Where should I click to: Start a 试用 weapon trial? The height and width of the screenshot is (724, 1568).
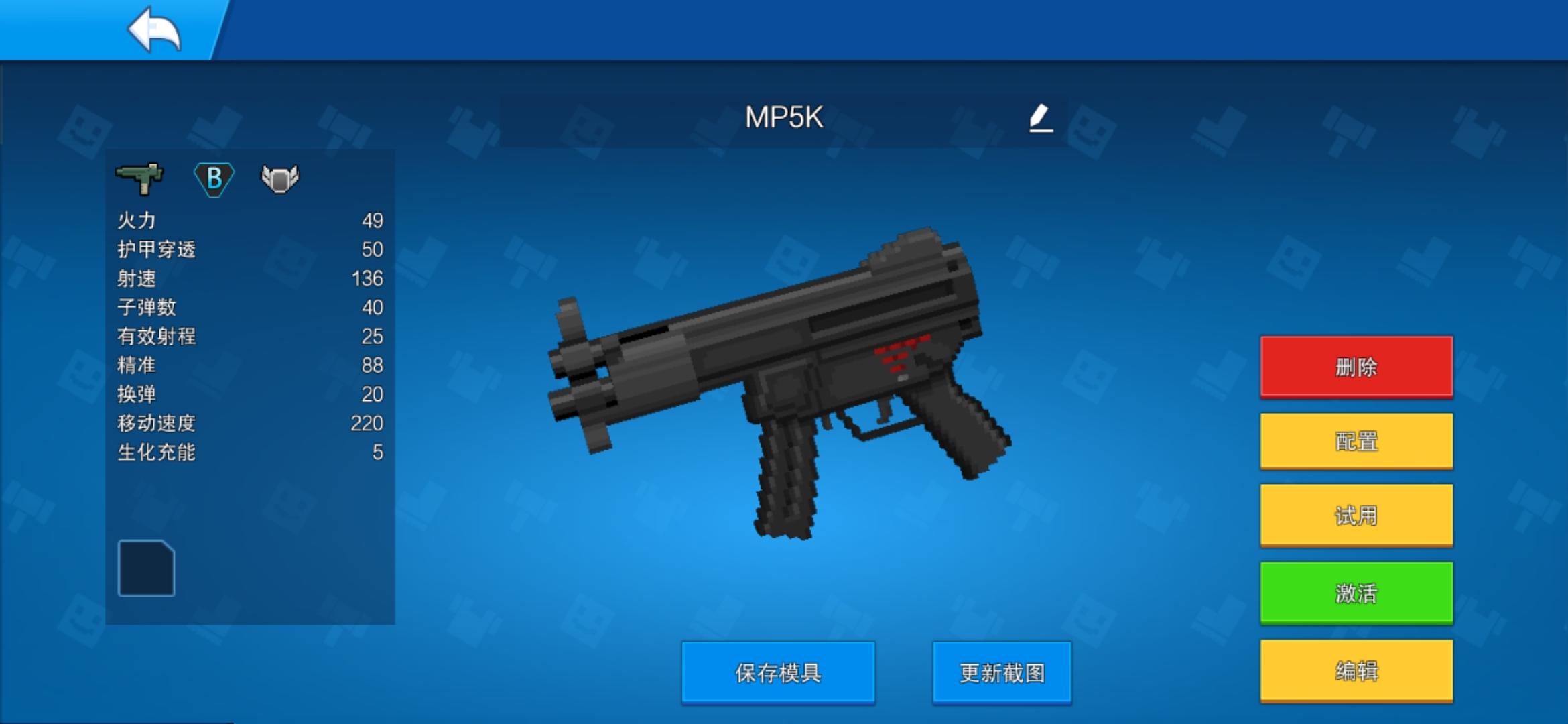pyautogui.click(x=1355, y=514)
